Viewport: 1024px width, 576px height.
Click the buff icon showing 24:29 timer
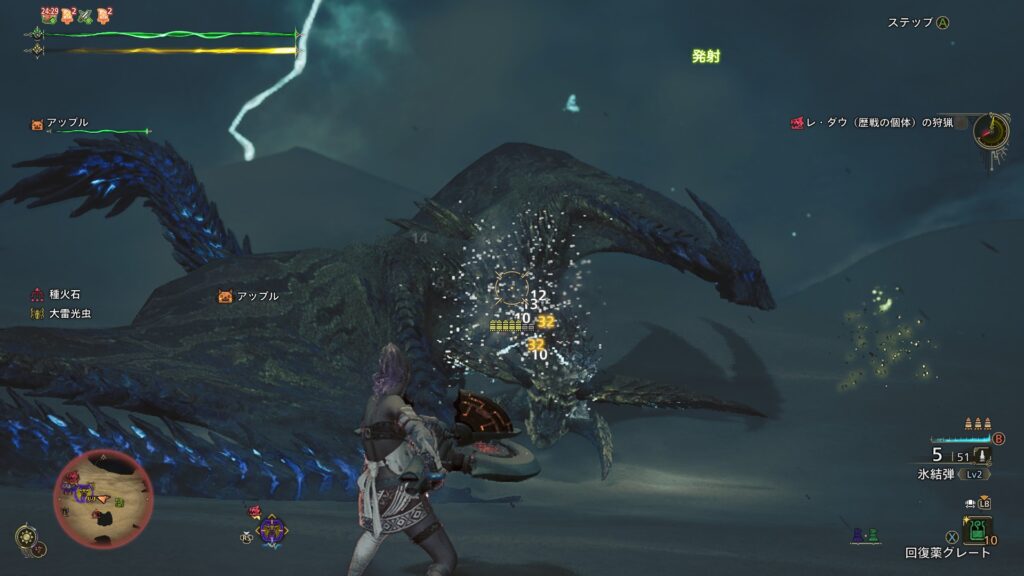click(x=48, y=15)
